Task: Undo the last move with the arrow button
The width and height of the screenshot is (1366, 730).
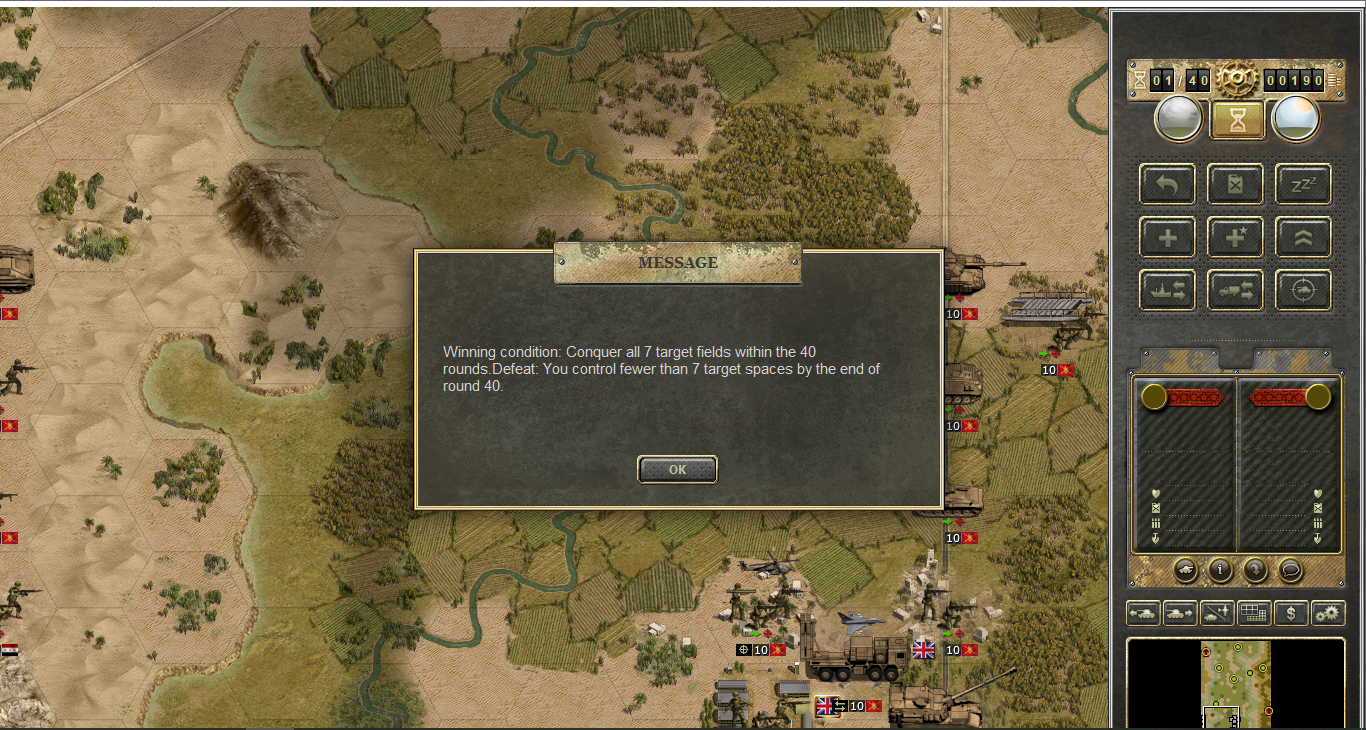Action: (x=1167, y=184)
